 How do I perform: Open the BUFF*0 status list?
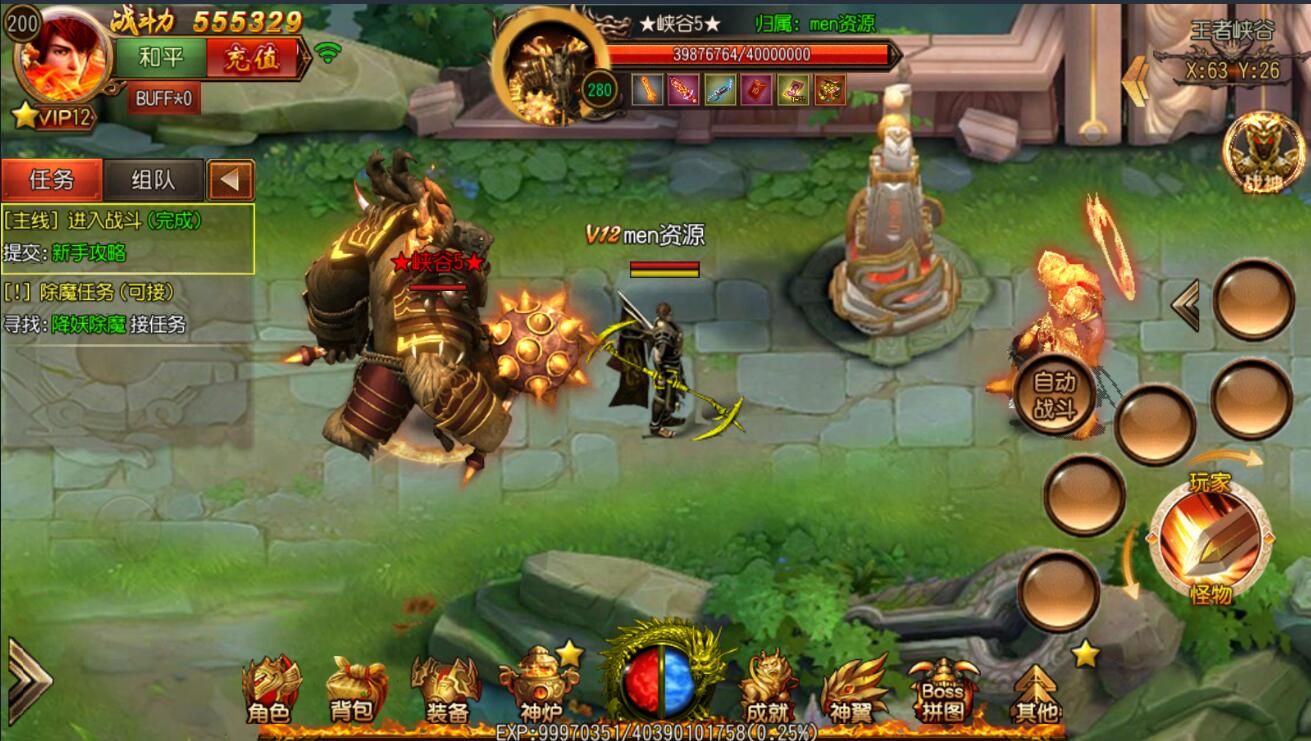[x=163, y=98]
